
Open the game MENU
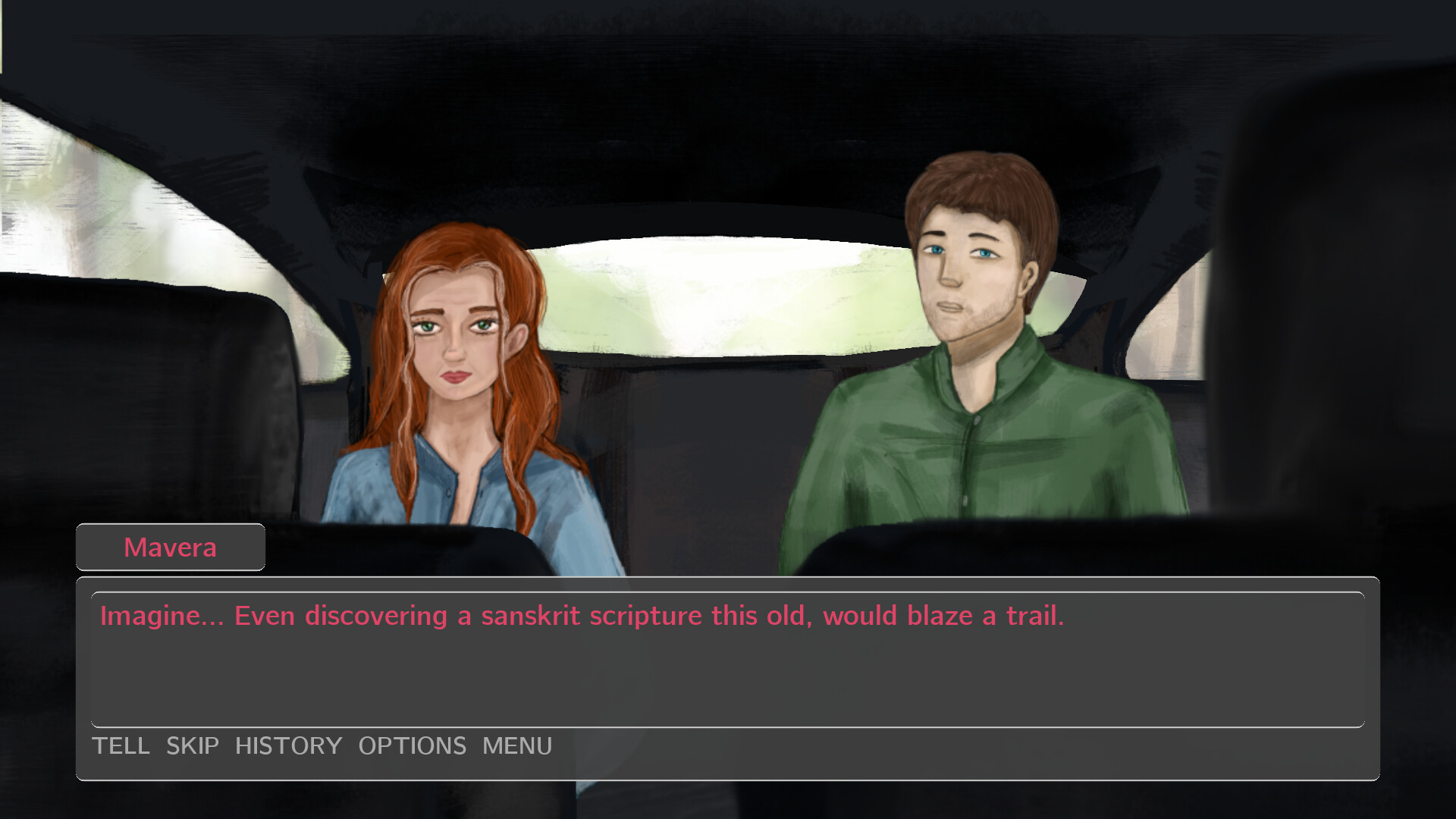[516, 746]
